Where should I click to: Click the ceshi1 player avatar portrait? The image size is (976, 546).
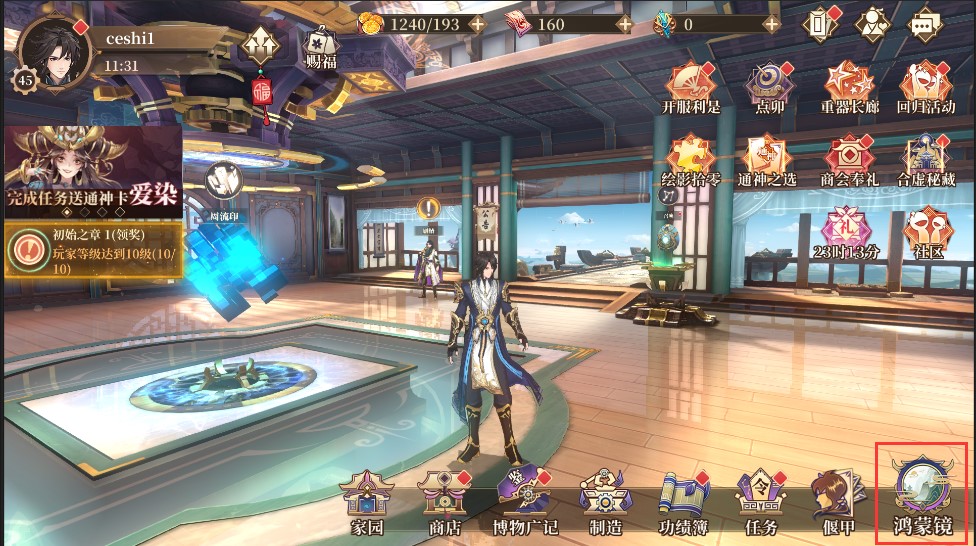click(55, 52)
